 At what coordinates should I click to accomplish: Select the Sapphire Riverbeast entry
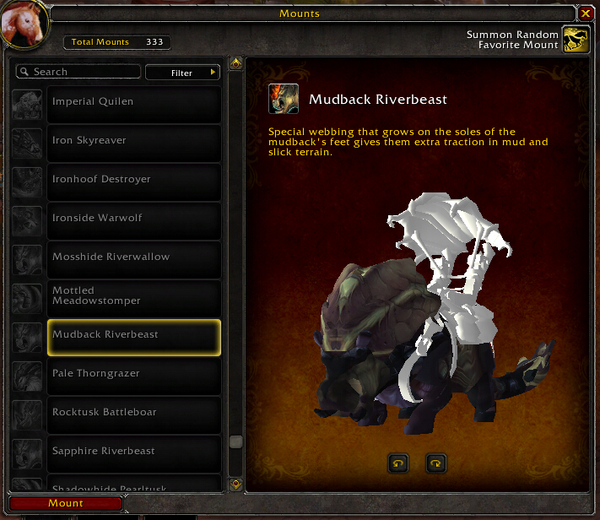134,451
